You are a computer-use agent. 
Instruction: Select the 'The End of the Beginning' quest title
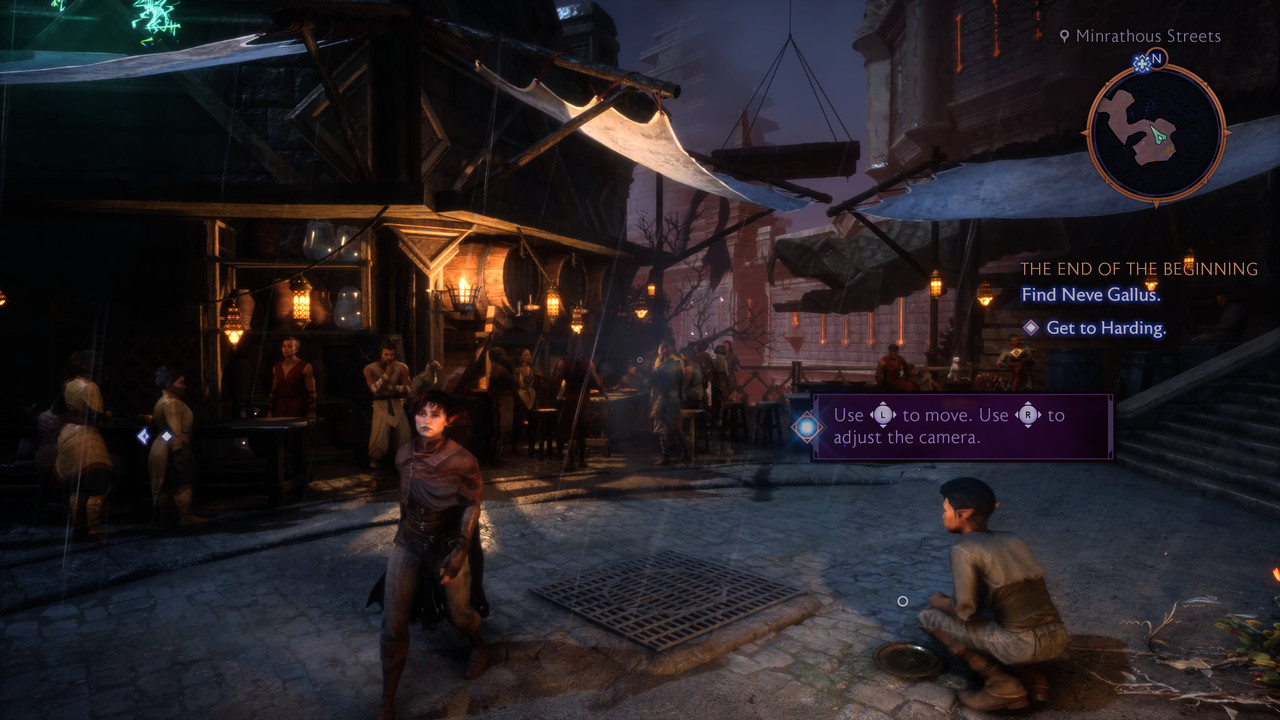click(x=1138, y=269)
